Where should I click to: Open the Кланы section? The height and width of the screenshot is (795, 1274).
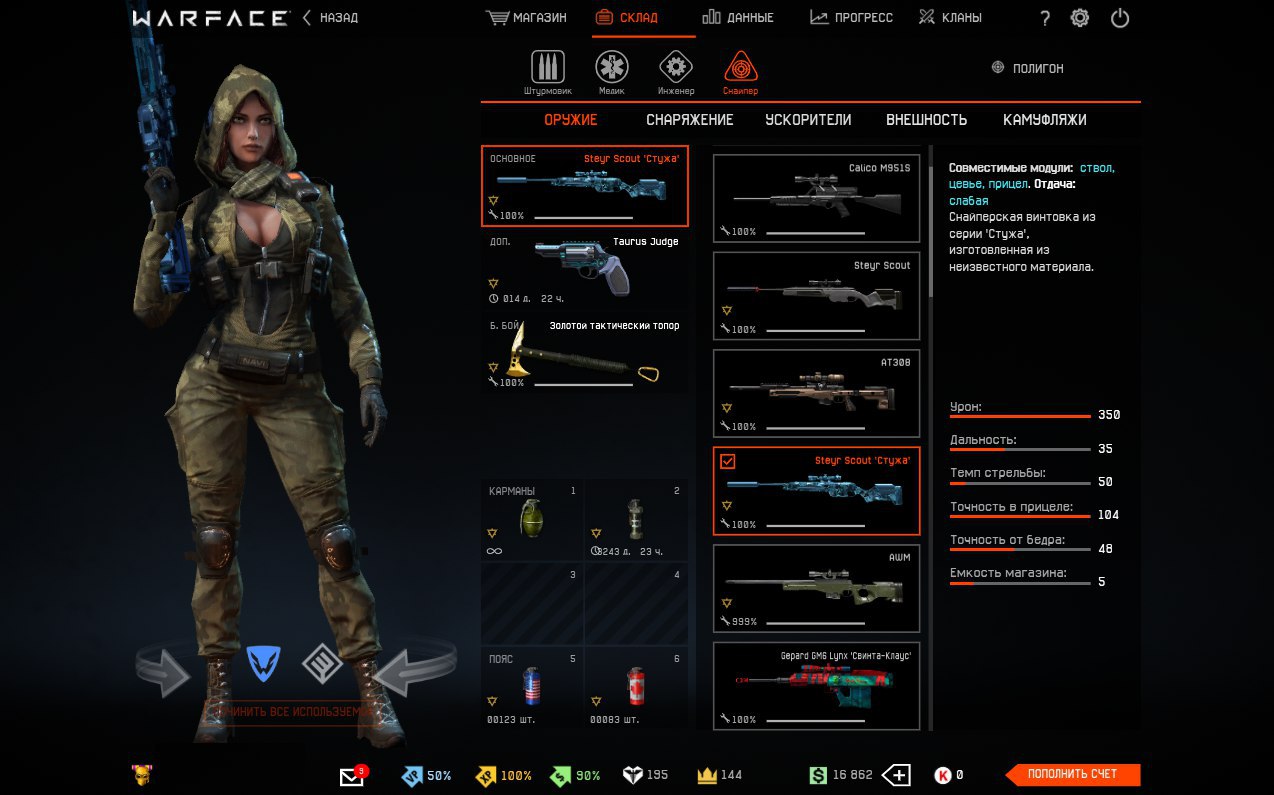pyautogui.click(x=950, y=18)
